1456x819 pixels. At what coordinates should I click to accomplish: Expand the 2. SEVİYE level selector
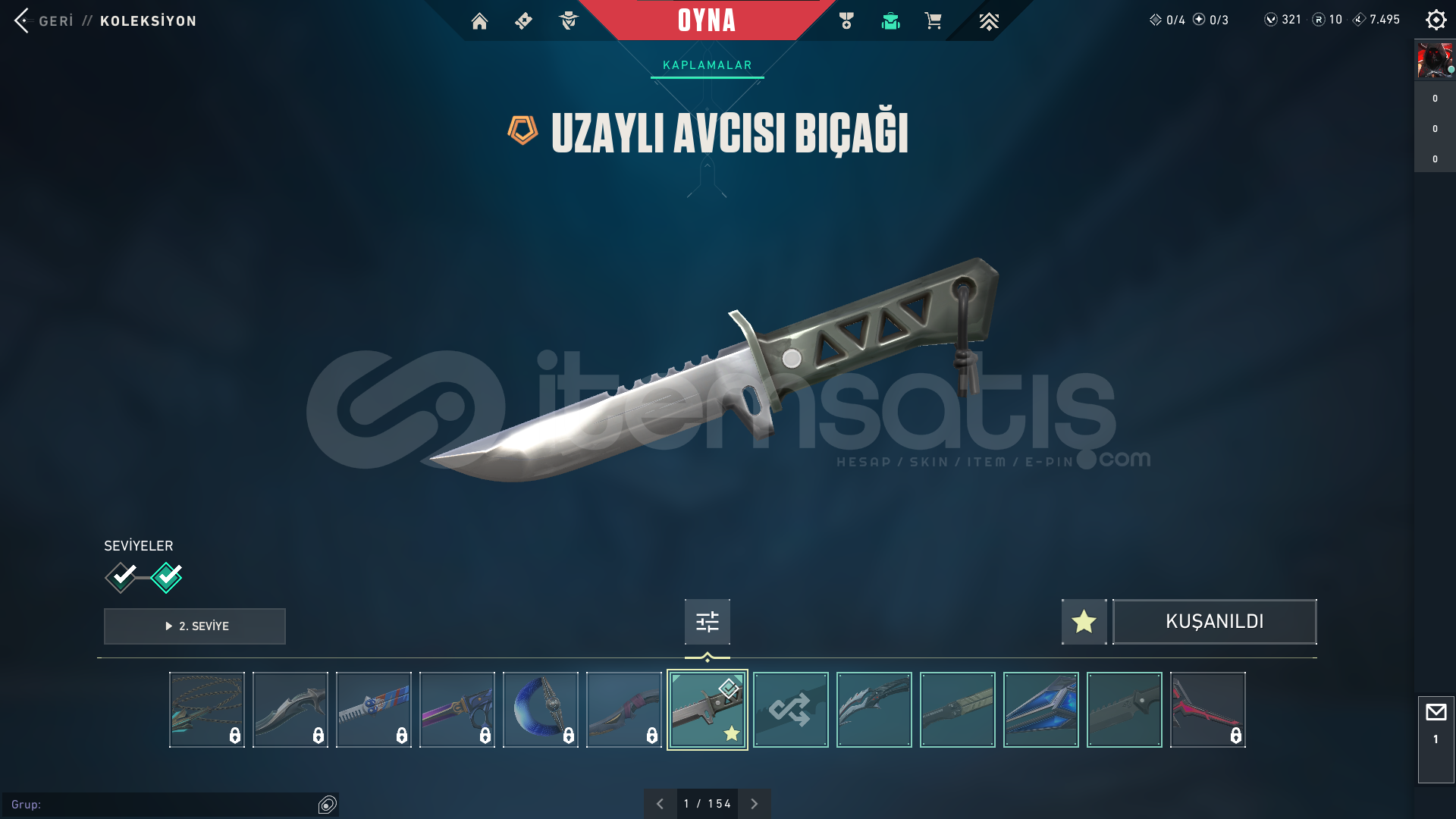(194, 626)
